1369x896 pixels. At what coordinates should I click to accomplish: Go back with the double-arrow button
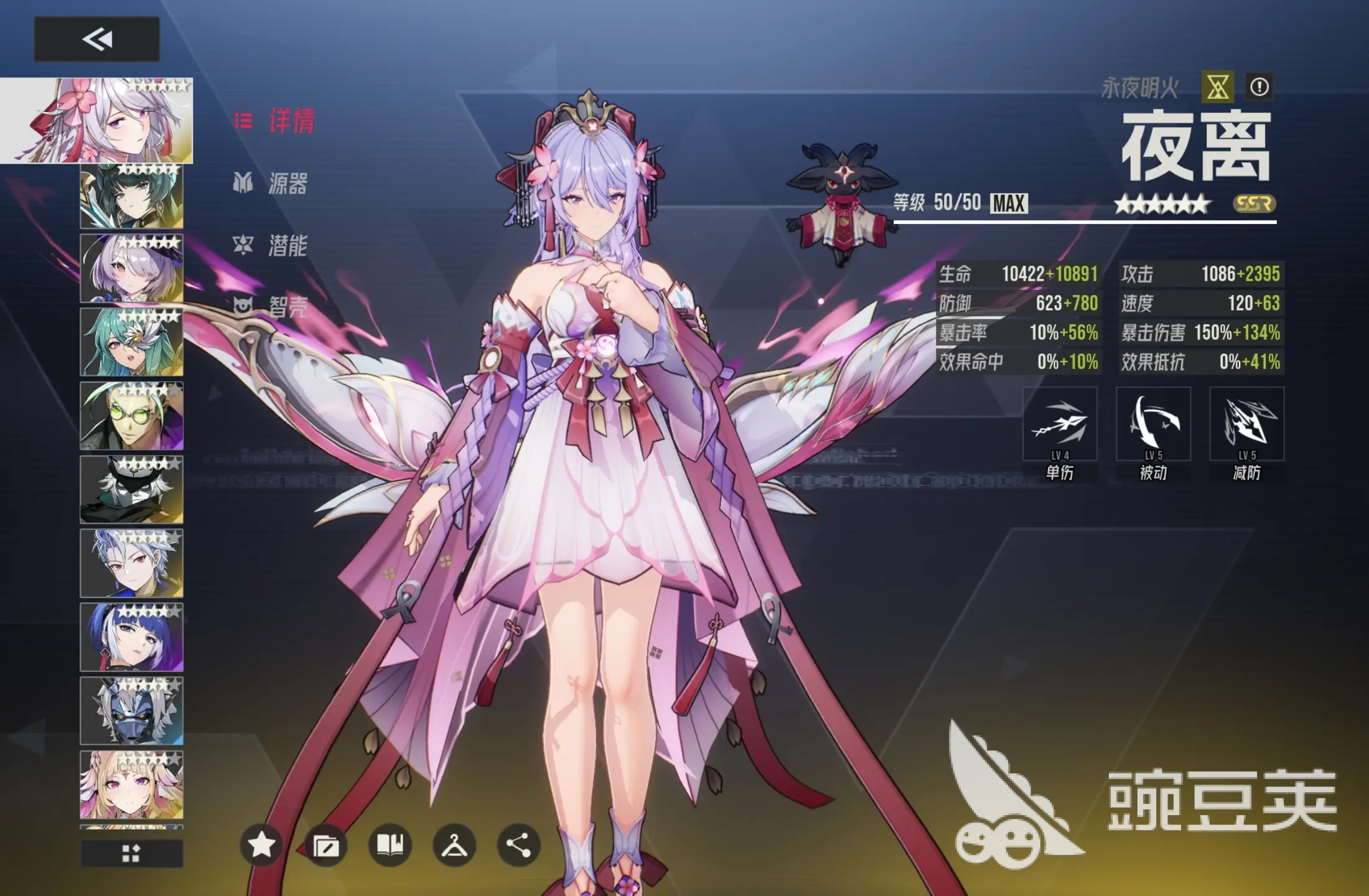[x=96, y=39]
